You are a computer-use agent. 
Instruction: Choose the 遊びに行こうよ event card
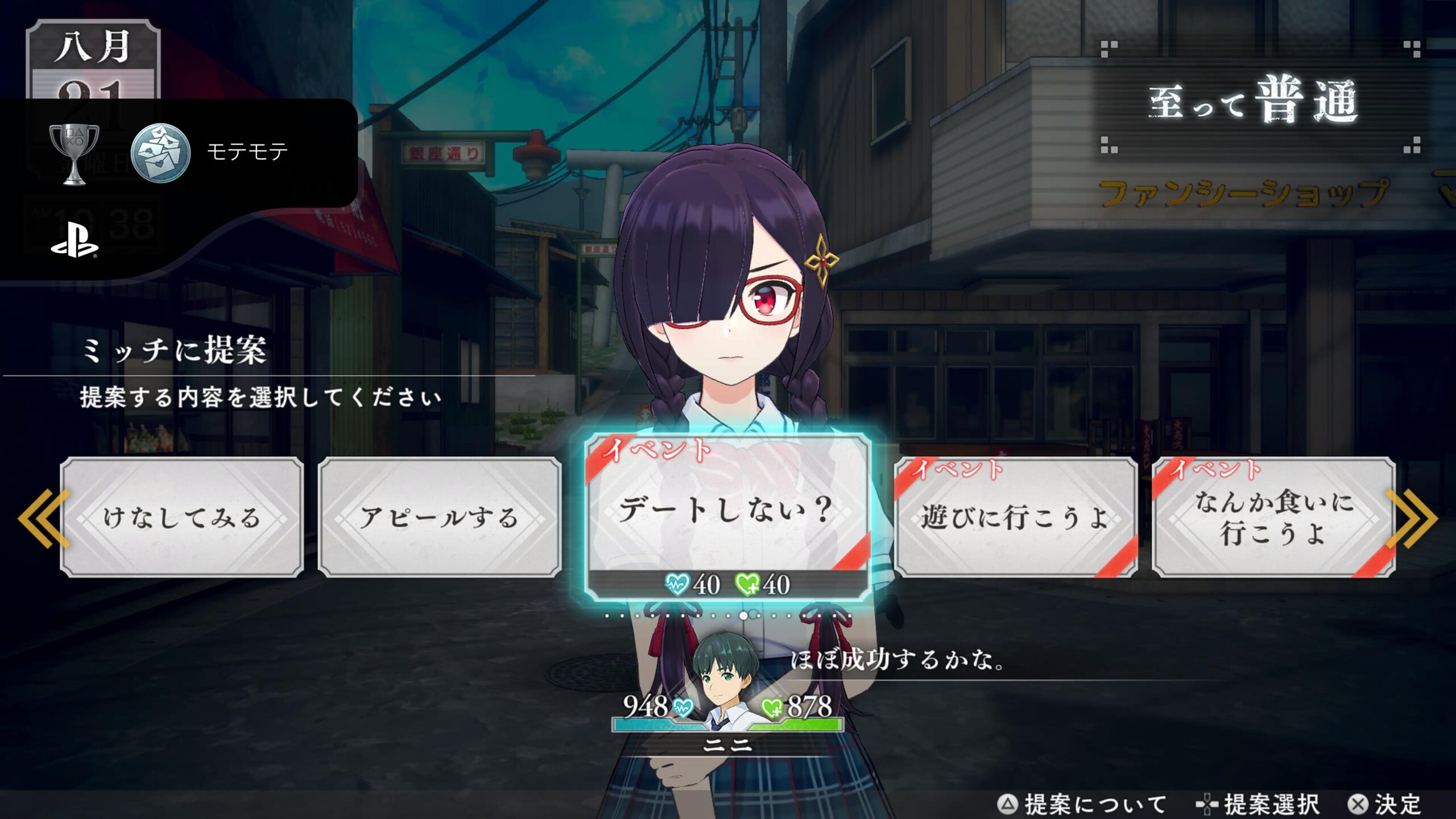[x=1016, y=517]
